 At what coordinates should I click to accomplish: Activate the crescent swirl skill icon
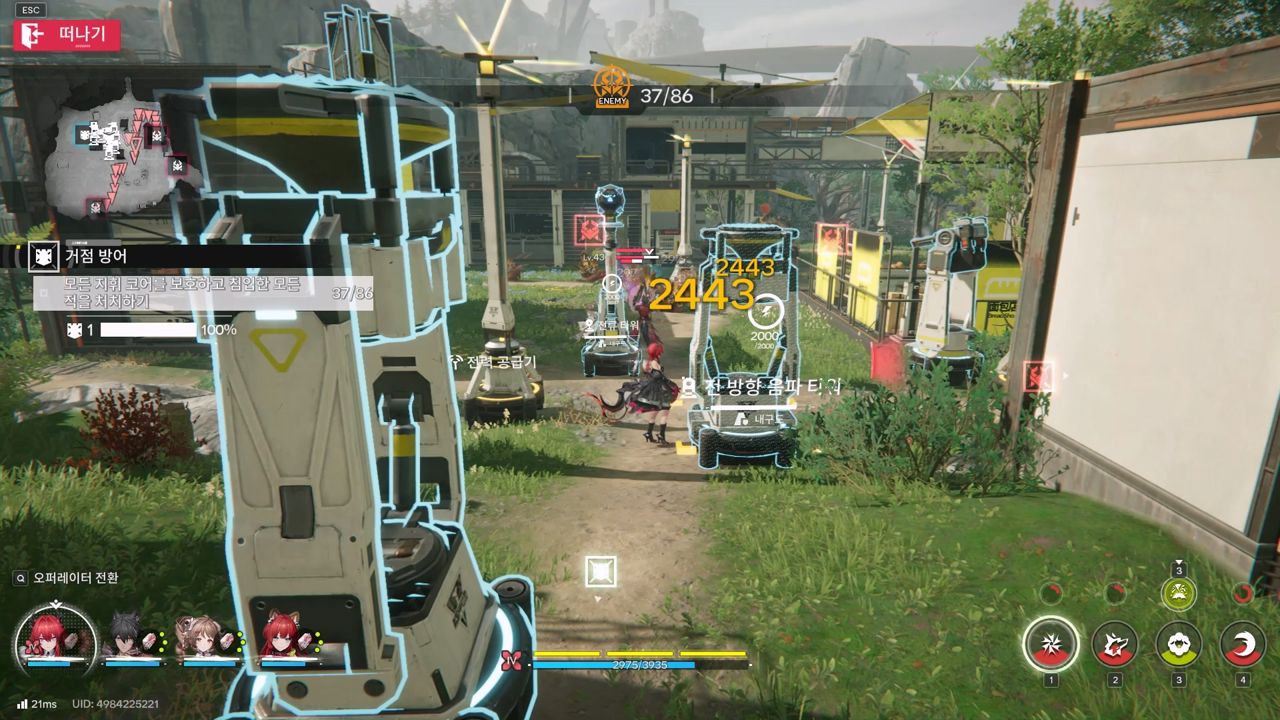(x=1243, y=643)
